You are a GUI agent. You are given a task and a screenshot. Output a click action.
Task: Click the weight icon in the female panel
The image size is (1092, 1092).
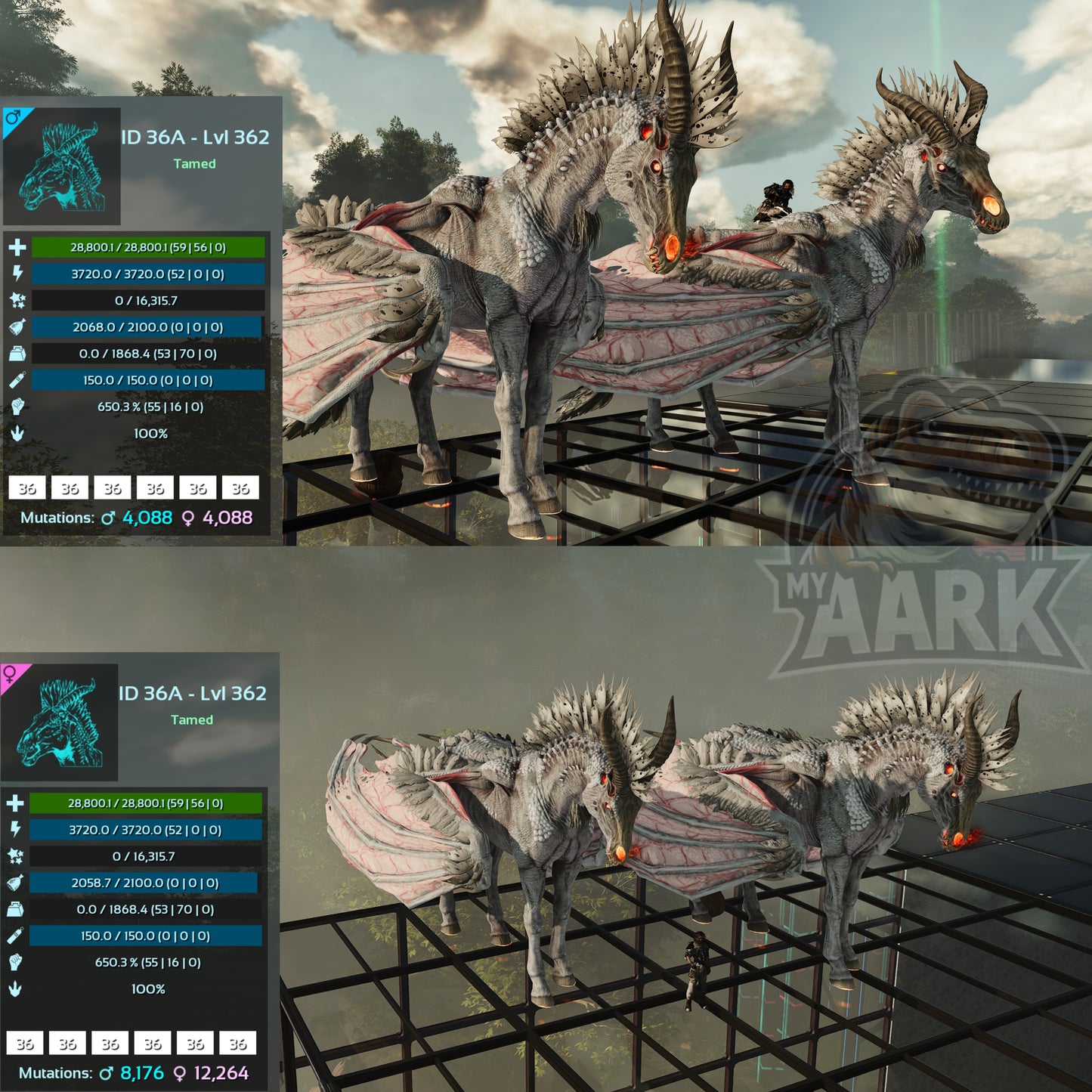click(x=15, y=909)
